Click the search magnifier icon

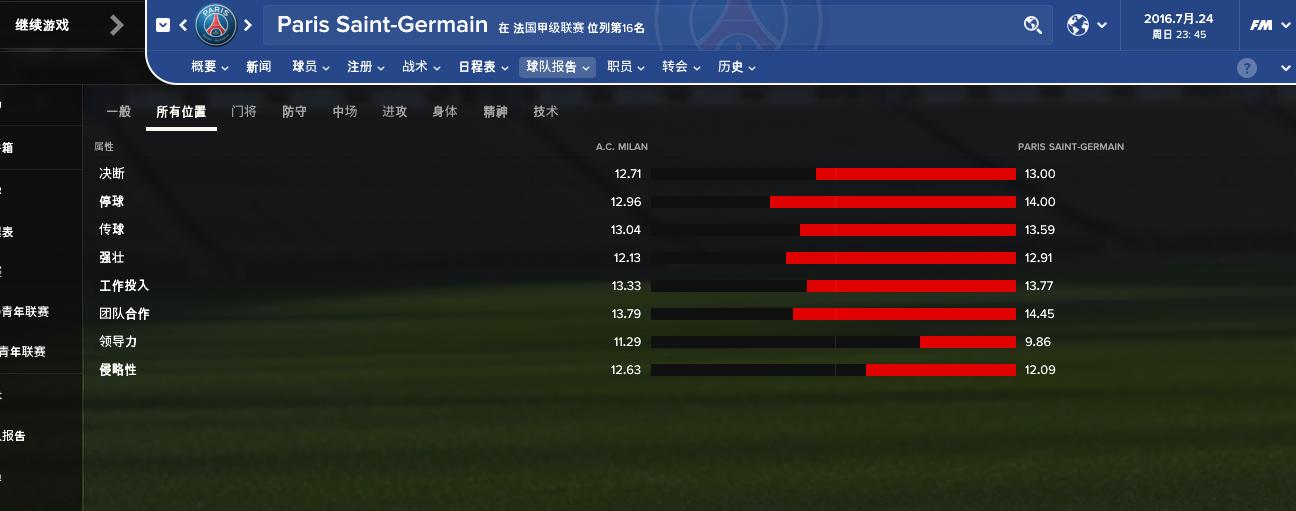click(x=1033, y=25)
